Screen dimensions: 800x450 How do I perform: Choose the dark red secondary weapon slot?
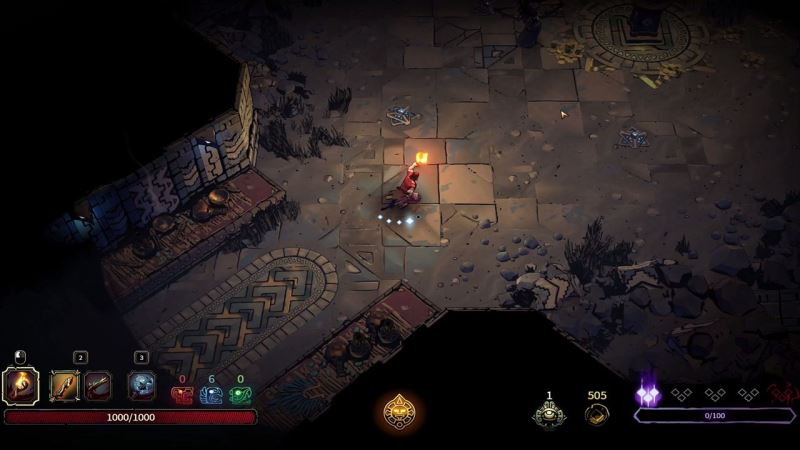tap(97, 384)
